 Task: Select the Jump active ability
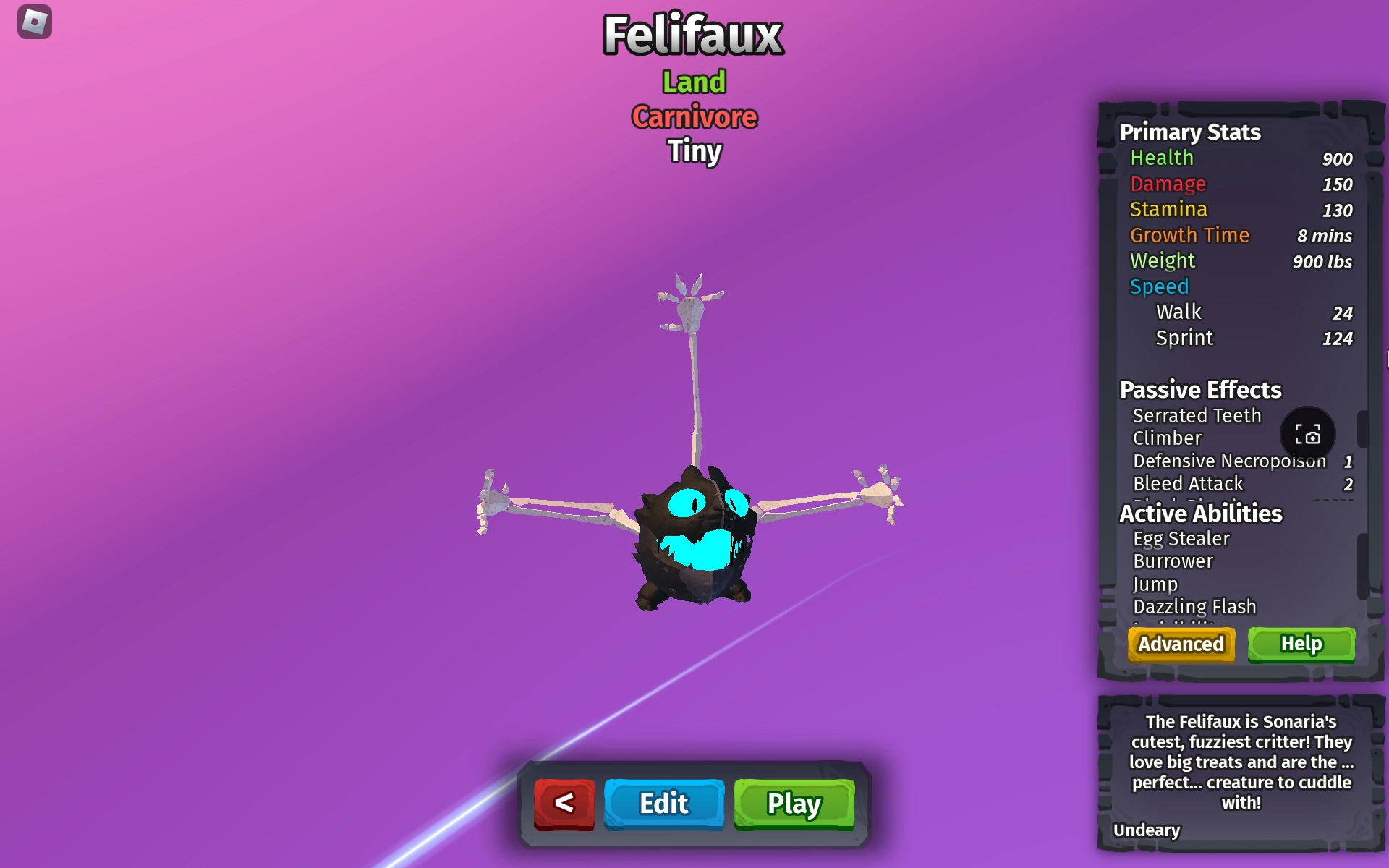[x=1155, y=584]
